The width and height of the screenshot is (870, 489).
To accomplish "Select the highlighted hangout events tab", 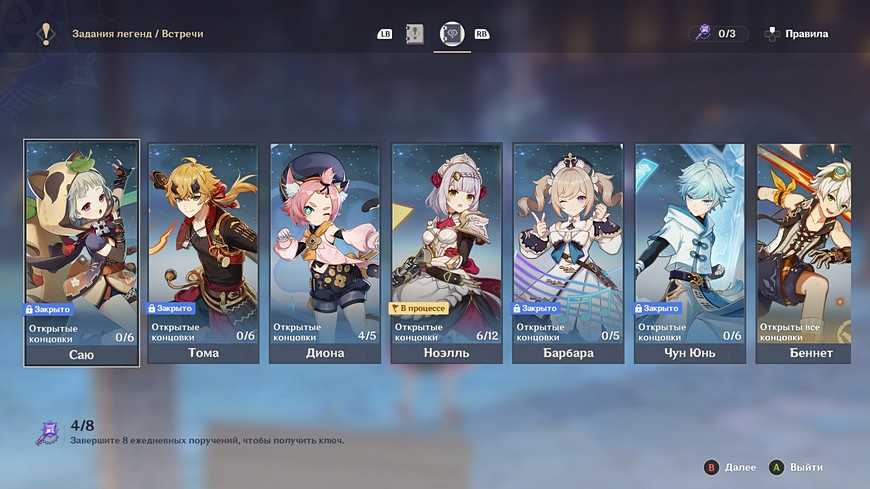I will [452, 34].
